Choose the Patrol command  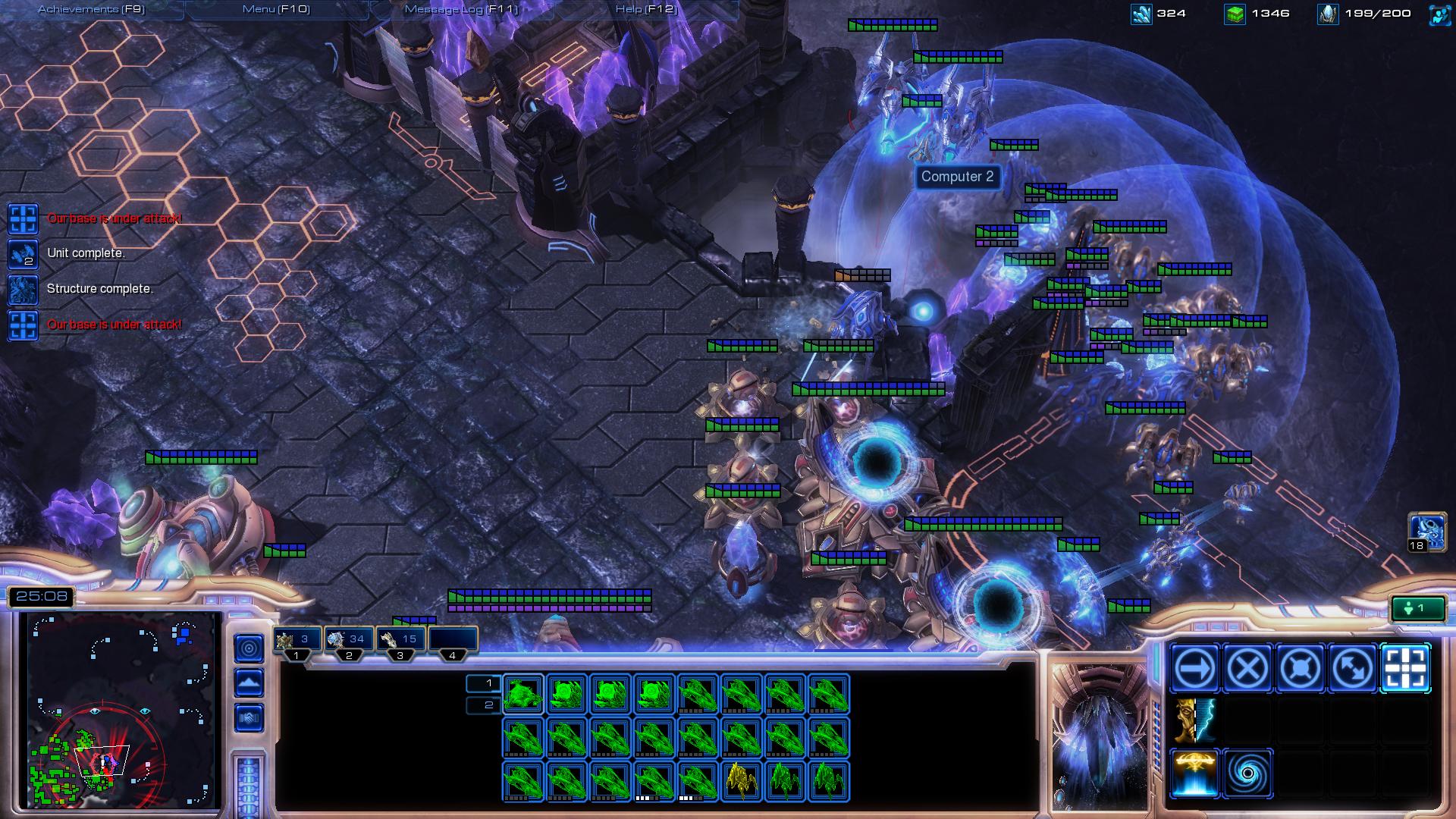[x=1353, y=669]
